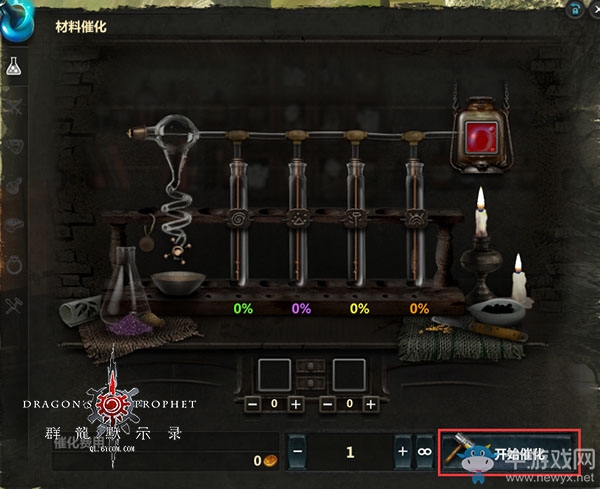
Task: Increase the main catalysis quantity by one
Action: (x=402, y=452)
